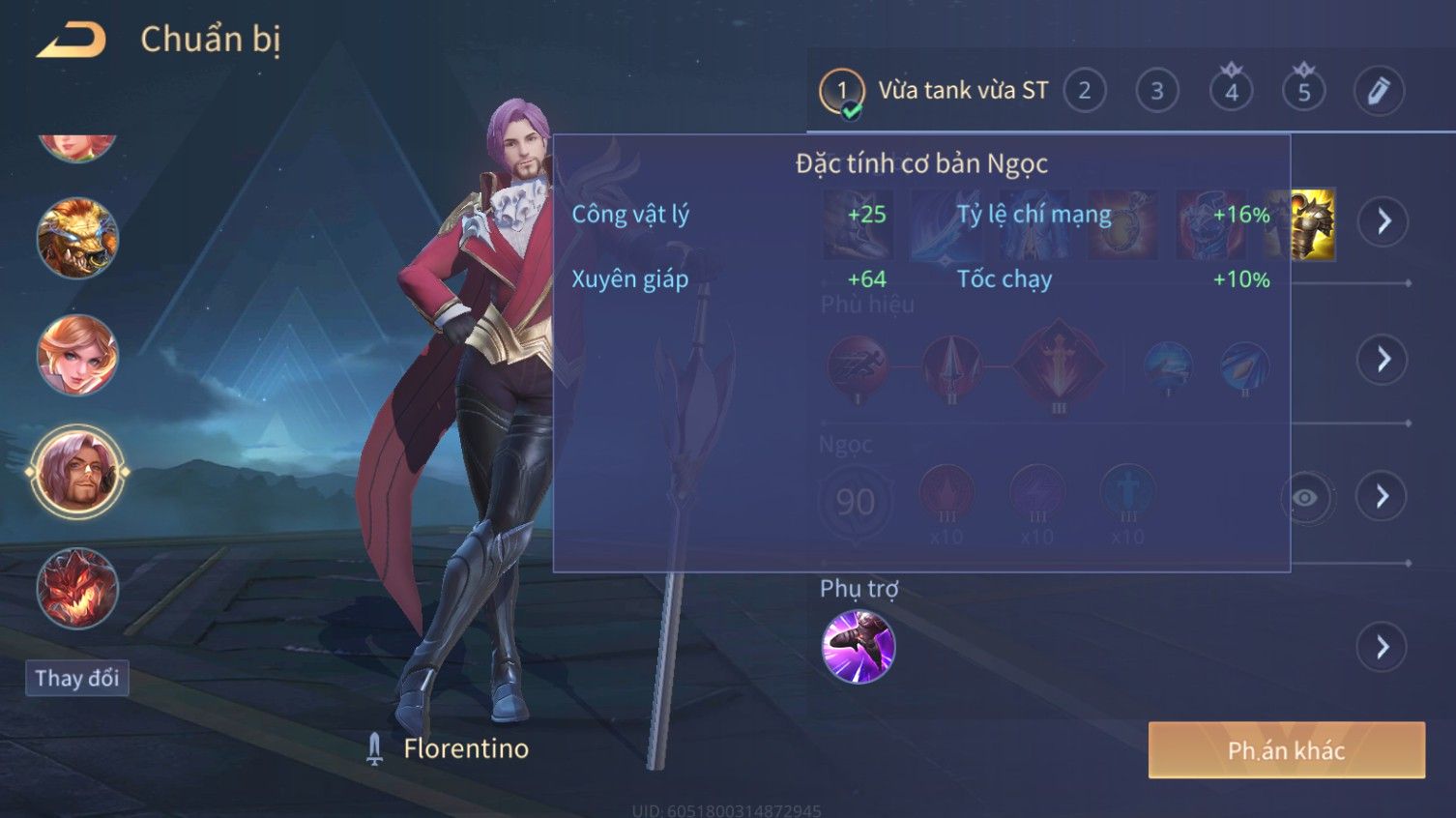
Task: Toggle the rune stats eye icon
Action: pyautogui.click(x=1305, y=498)
